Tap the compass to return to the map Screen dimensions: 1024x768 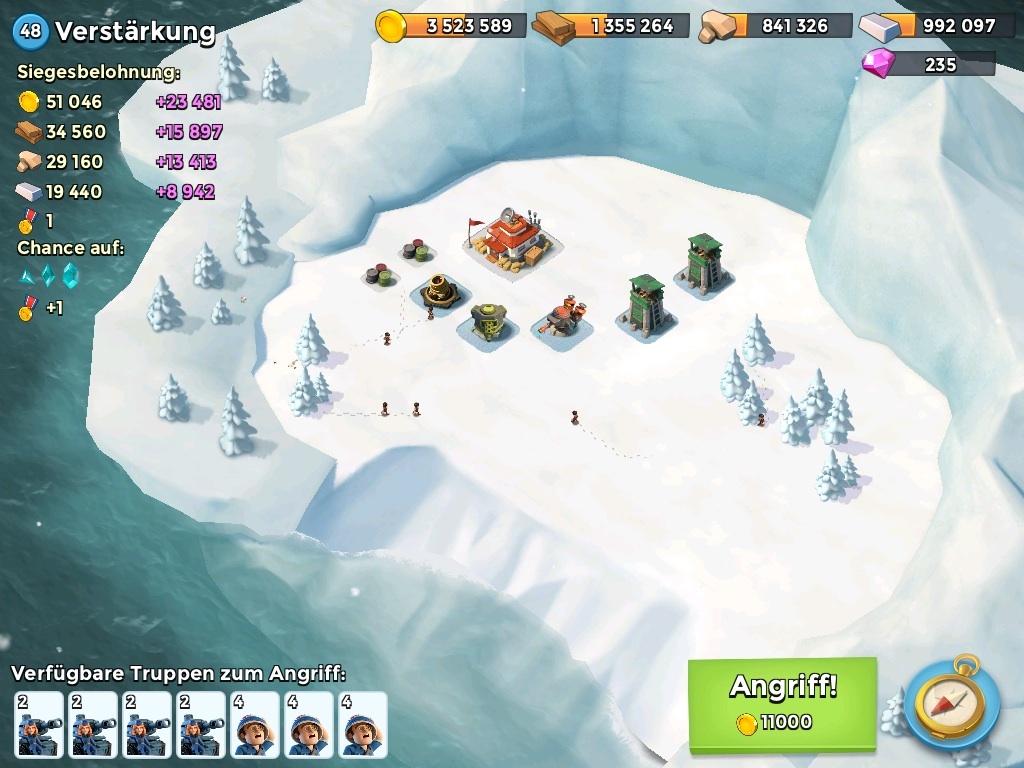(x=951, y=703)
